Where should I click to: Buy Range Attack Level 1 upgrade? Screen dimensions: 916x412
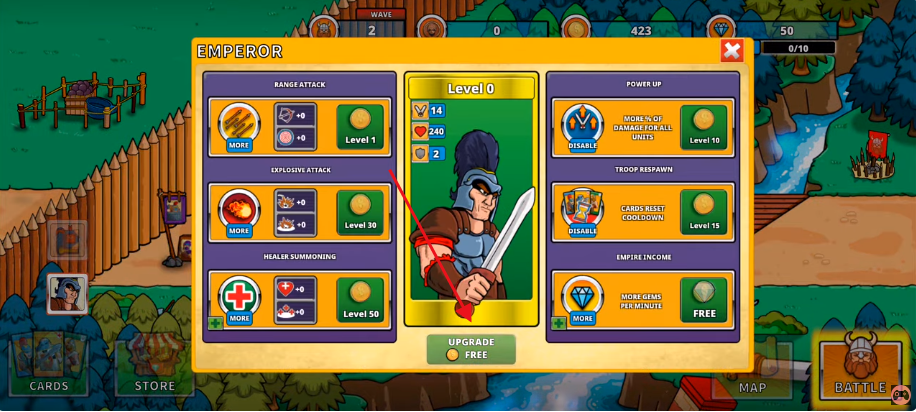(x=360, y=127)
